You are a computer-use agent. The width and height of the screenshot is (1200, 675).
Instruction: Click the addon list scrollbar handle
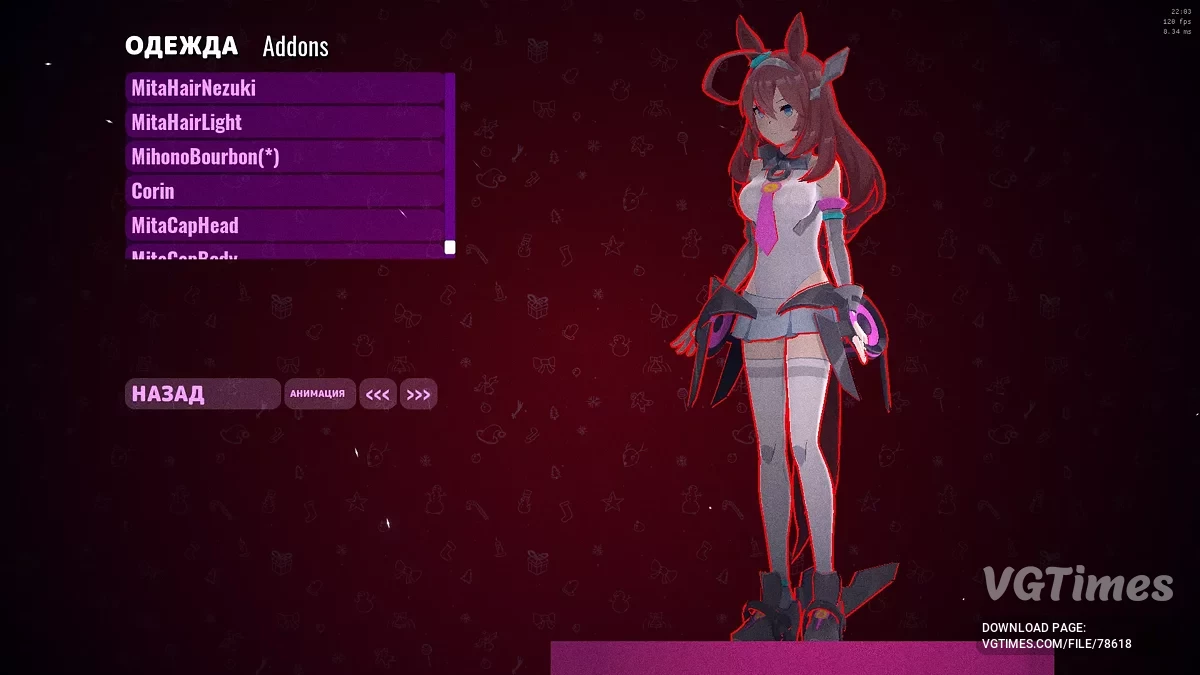[x=450, y=247]
